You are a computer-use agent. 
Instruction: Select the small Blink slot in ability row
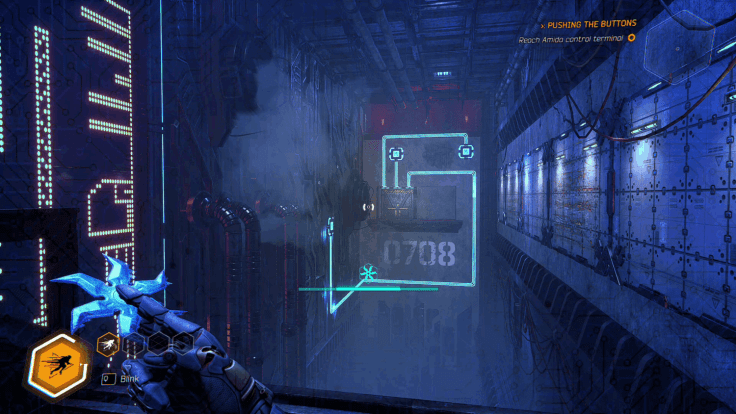coord(106,344)
